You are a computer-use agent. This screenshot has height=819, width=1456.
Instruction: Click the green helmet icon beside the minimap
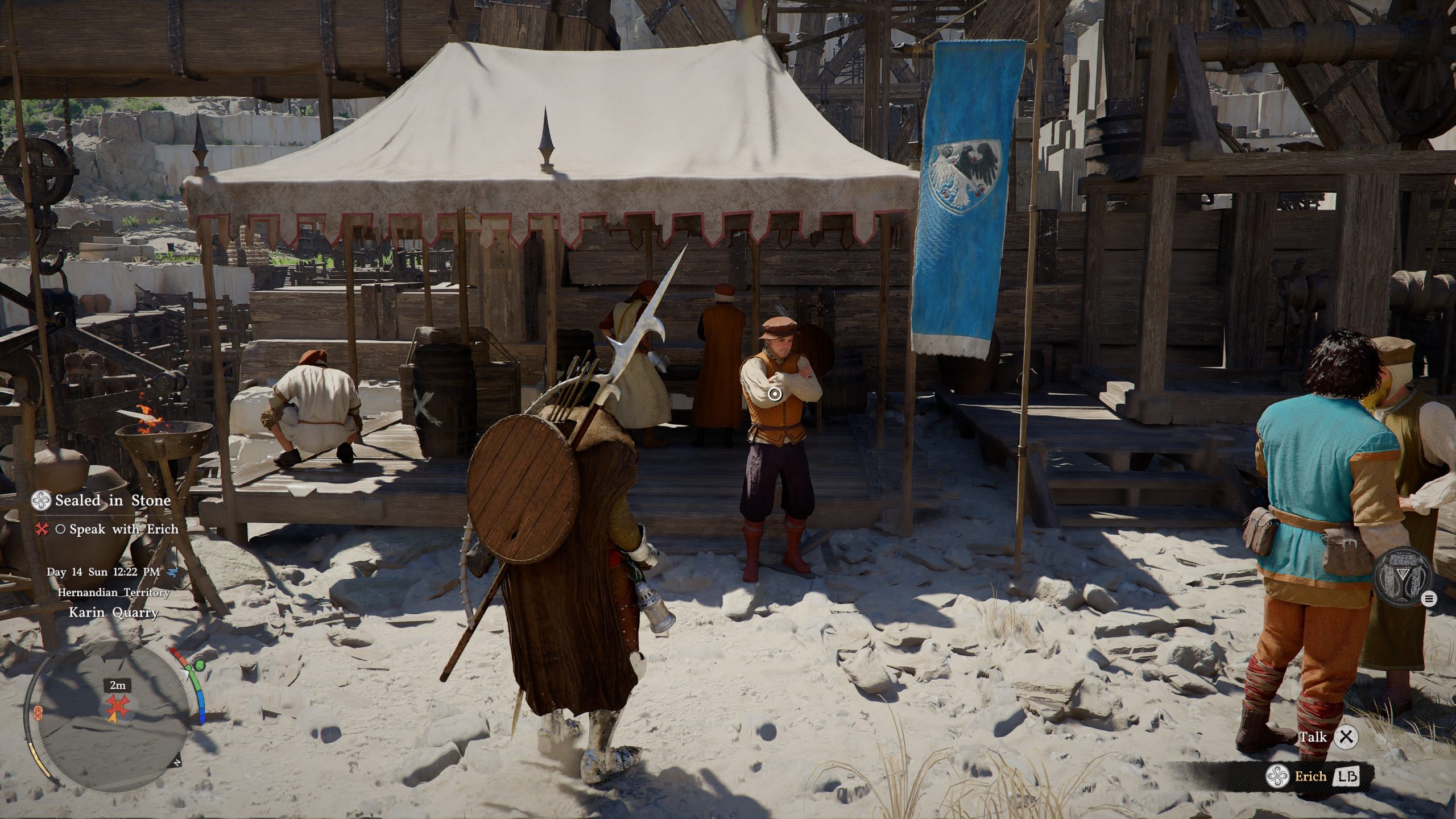point(199,665)
